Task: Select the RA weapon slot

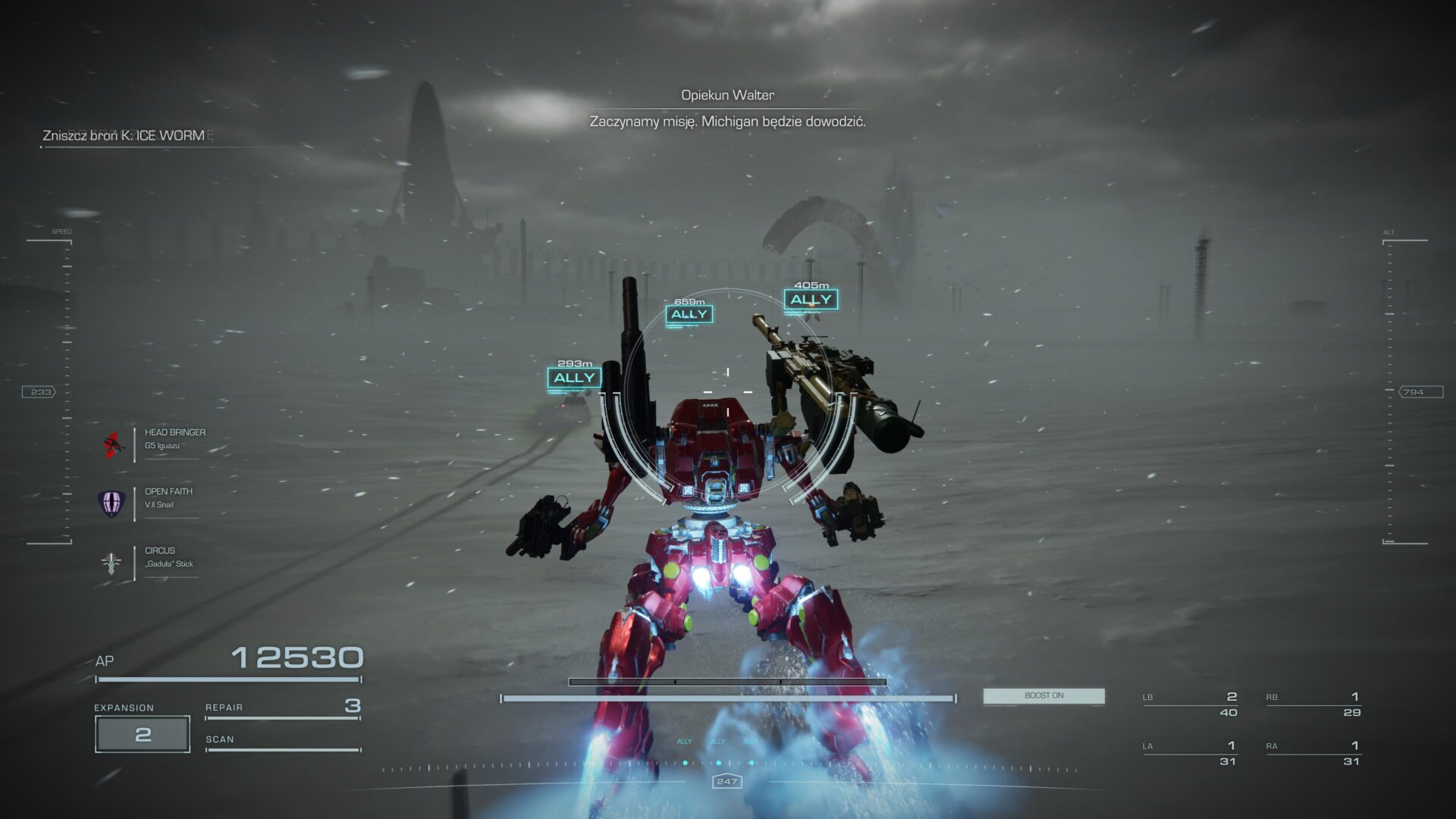Action: [x=1313, y=753]
